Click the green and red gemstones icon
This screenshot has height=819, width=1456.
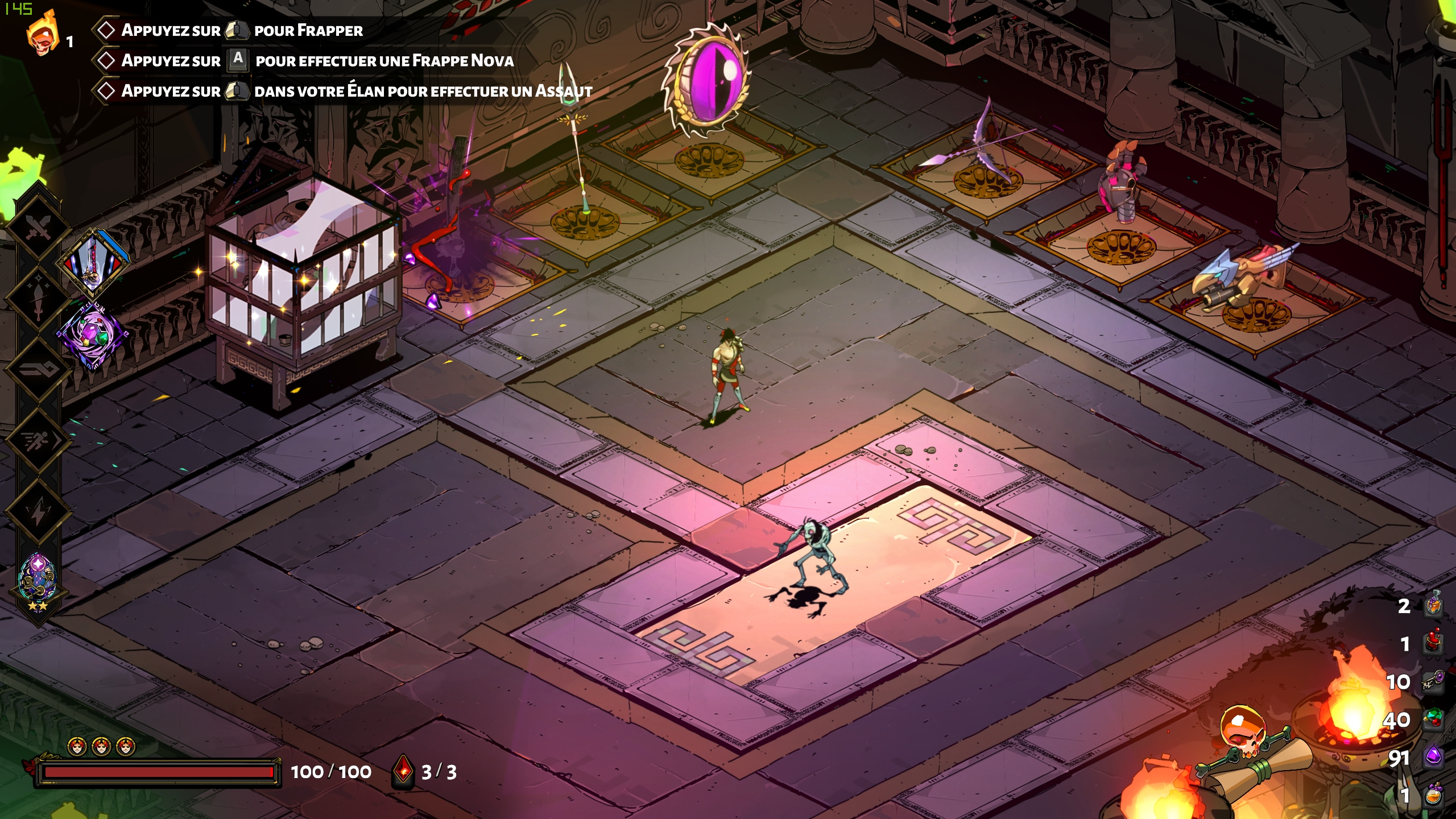(1434, 720)
